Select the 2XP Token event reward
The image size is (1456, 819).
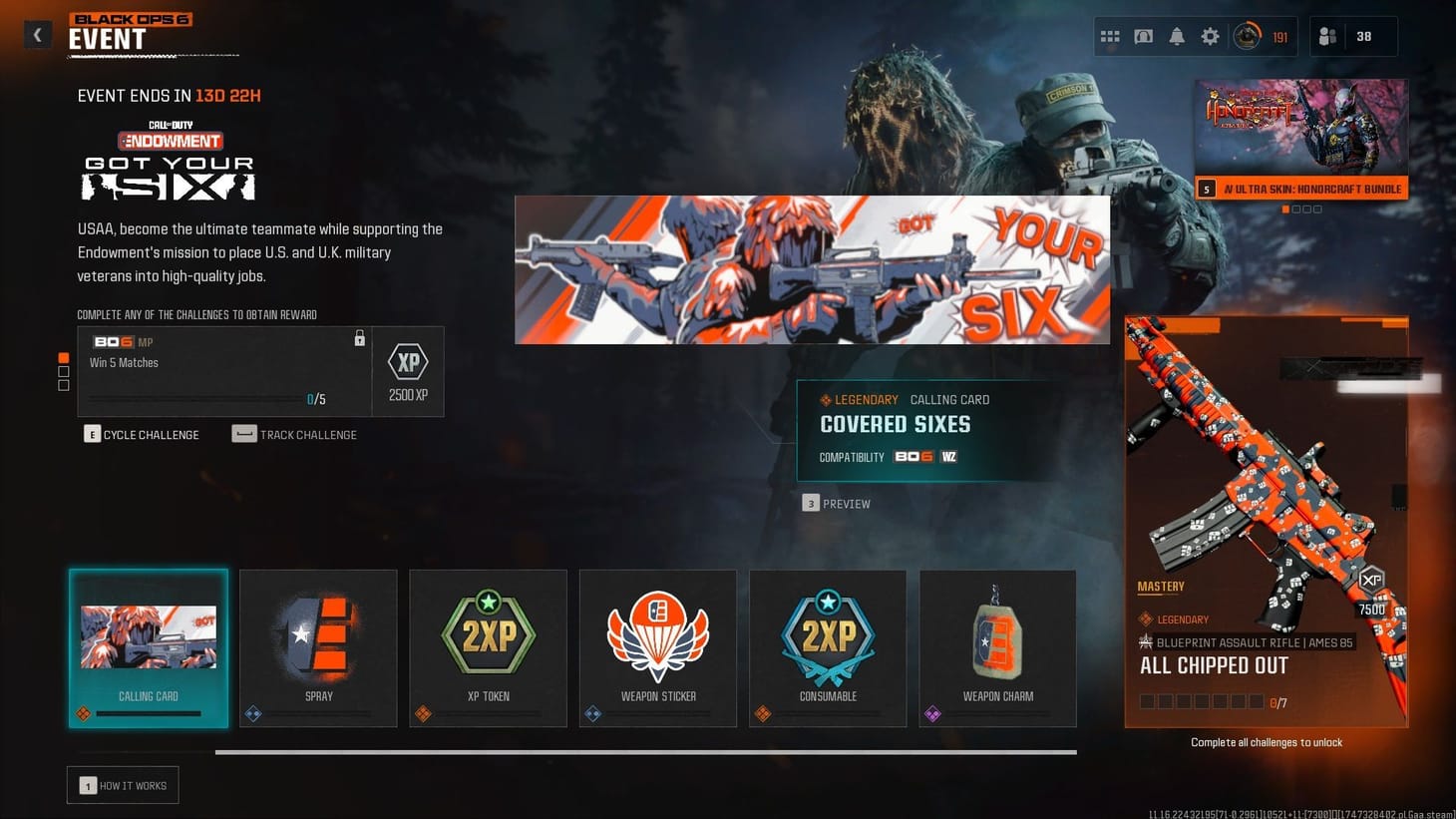coord(488,647)
